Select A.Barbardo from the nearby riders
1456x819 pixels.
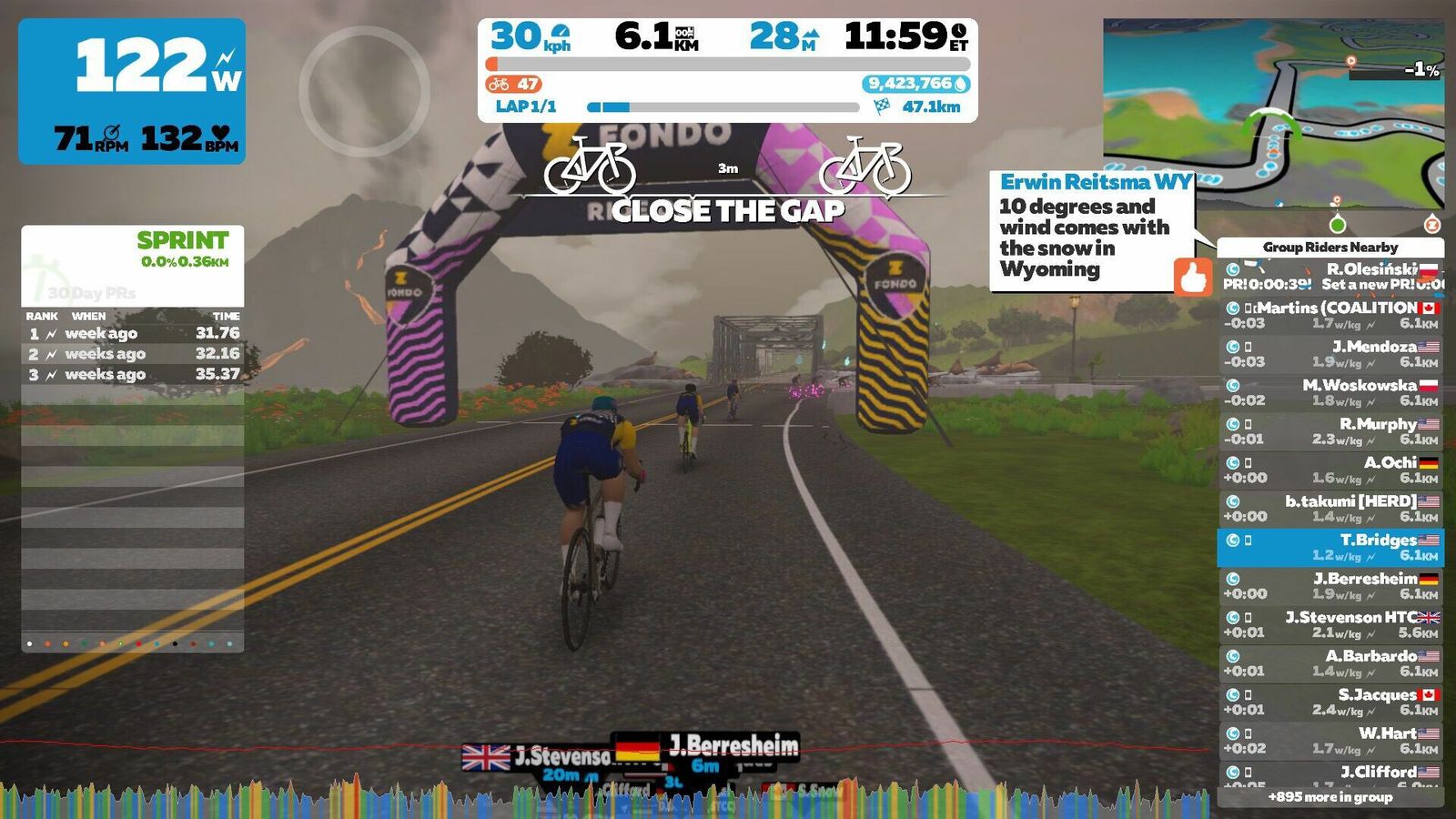coord(1330,663)
